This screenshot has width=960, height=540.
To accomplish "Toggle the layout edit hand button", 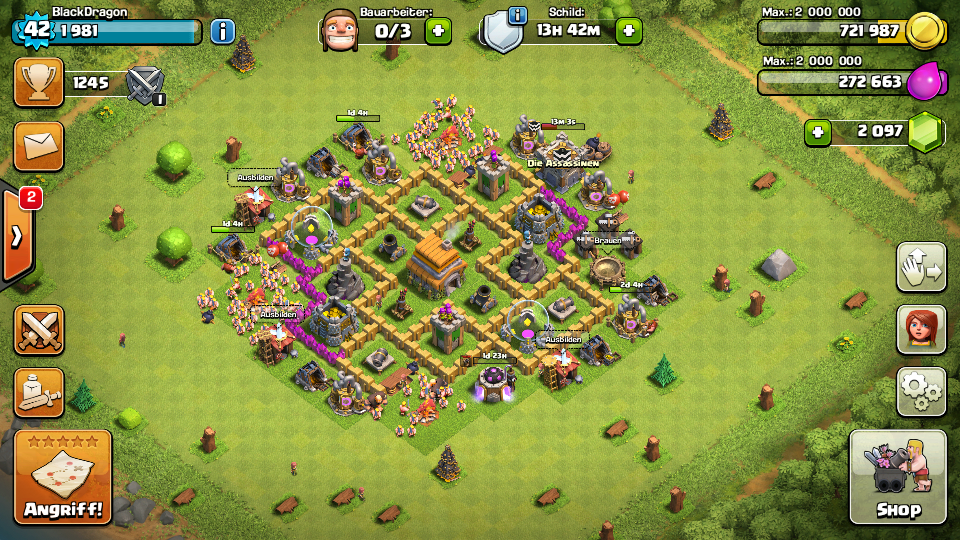I will pos(921,267).
